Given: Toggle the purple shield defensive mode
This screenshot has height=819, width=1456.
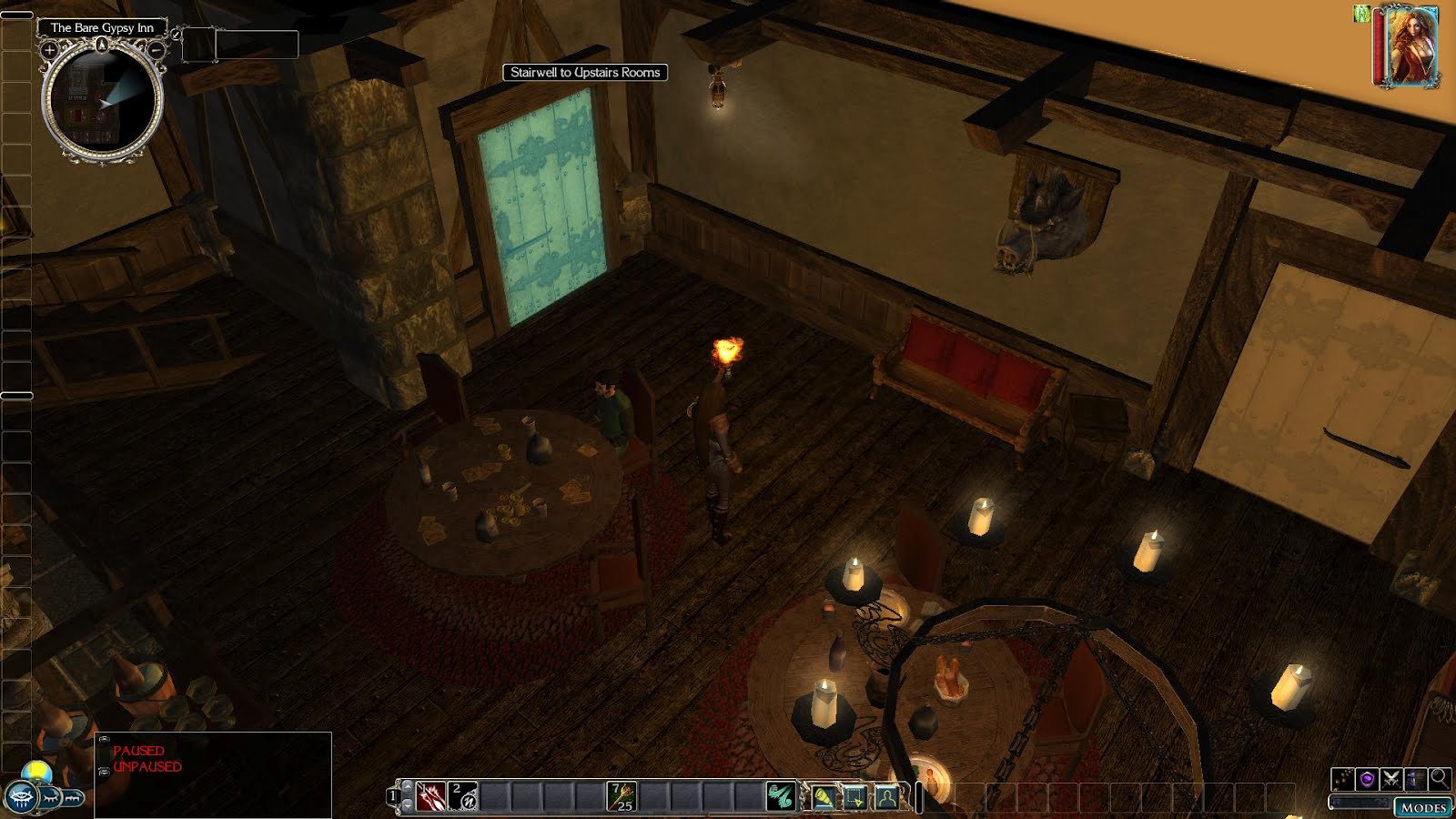Looking at the screenshot, I should 1367,779.
